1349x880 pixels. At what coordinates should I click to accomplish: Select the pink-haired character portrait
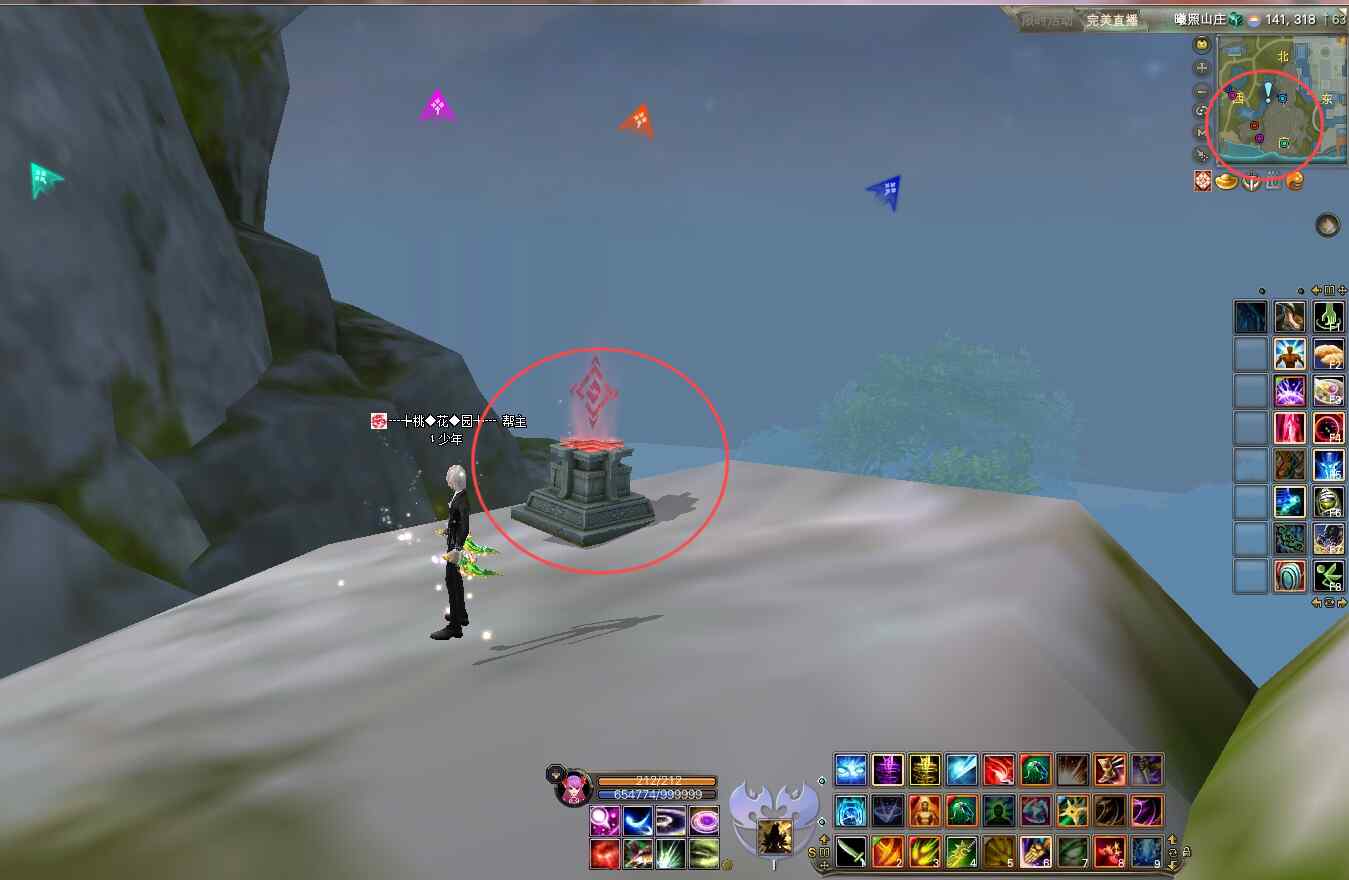(x=572, y=788)
